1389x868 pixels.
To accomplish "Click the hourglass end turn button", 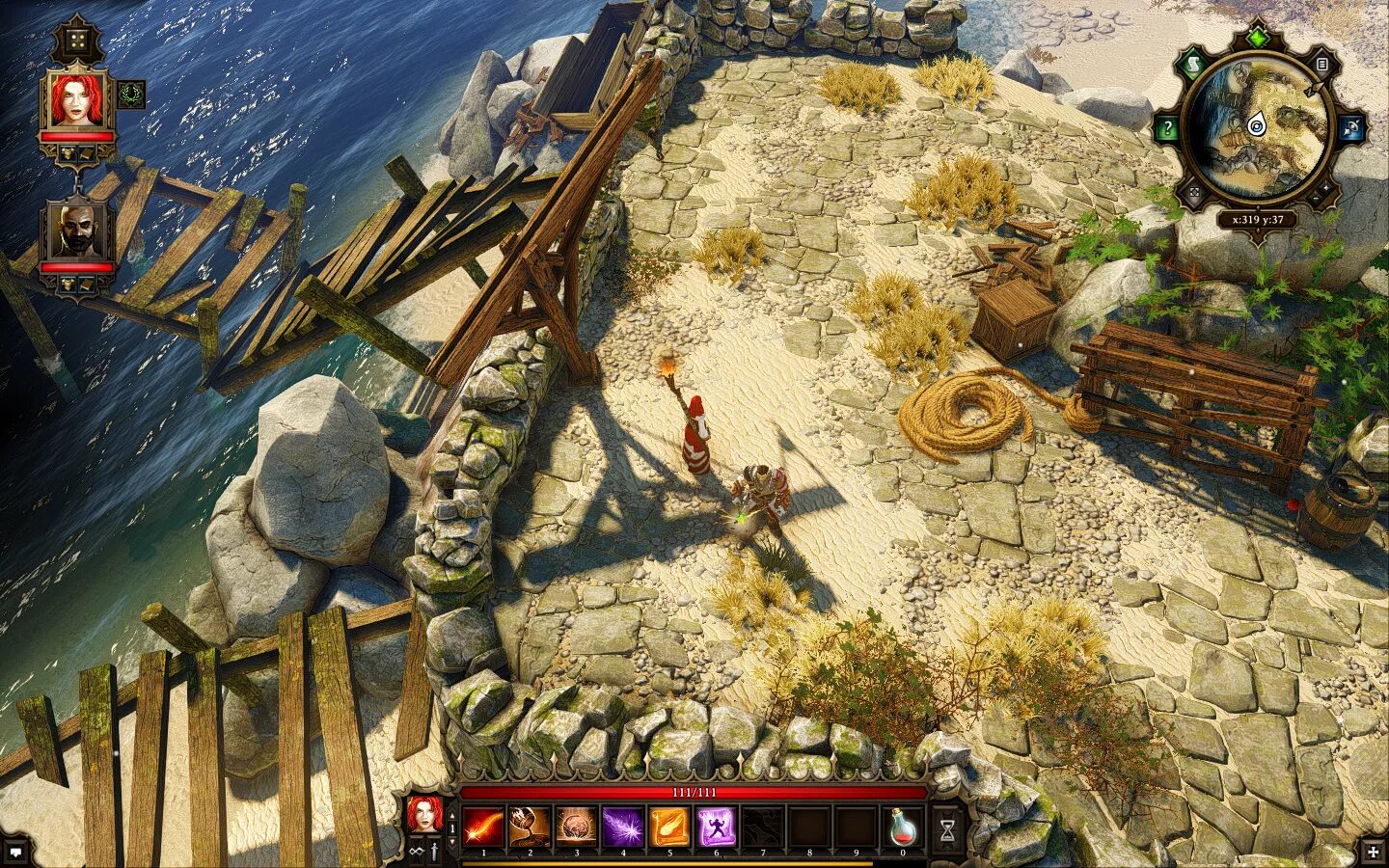I will [x=947, y=828].
